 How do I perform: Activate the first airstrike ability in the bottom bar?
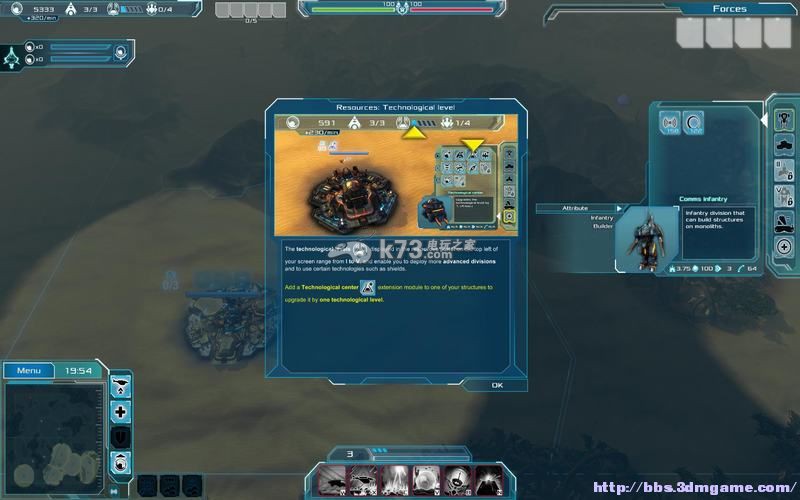tap(331, 480)
